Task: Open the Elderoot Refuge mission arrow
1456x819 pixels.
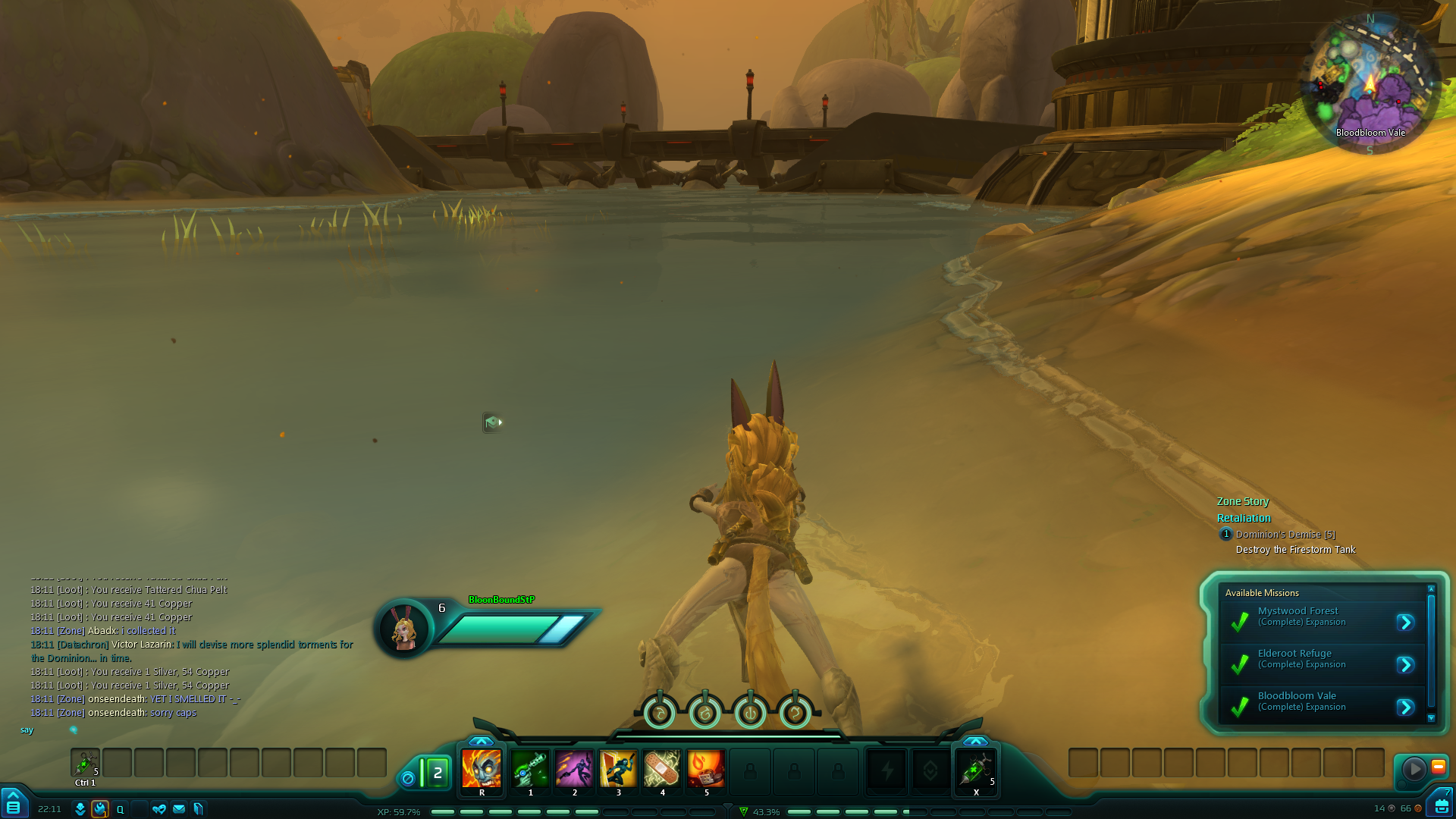Action: pyautogui.click(x=1405, y=665)
